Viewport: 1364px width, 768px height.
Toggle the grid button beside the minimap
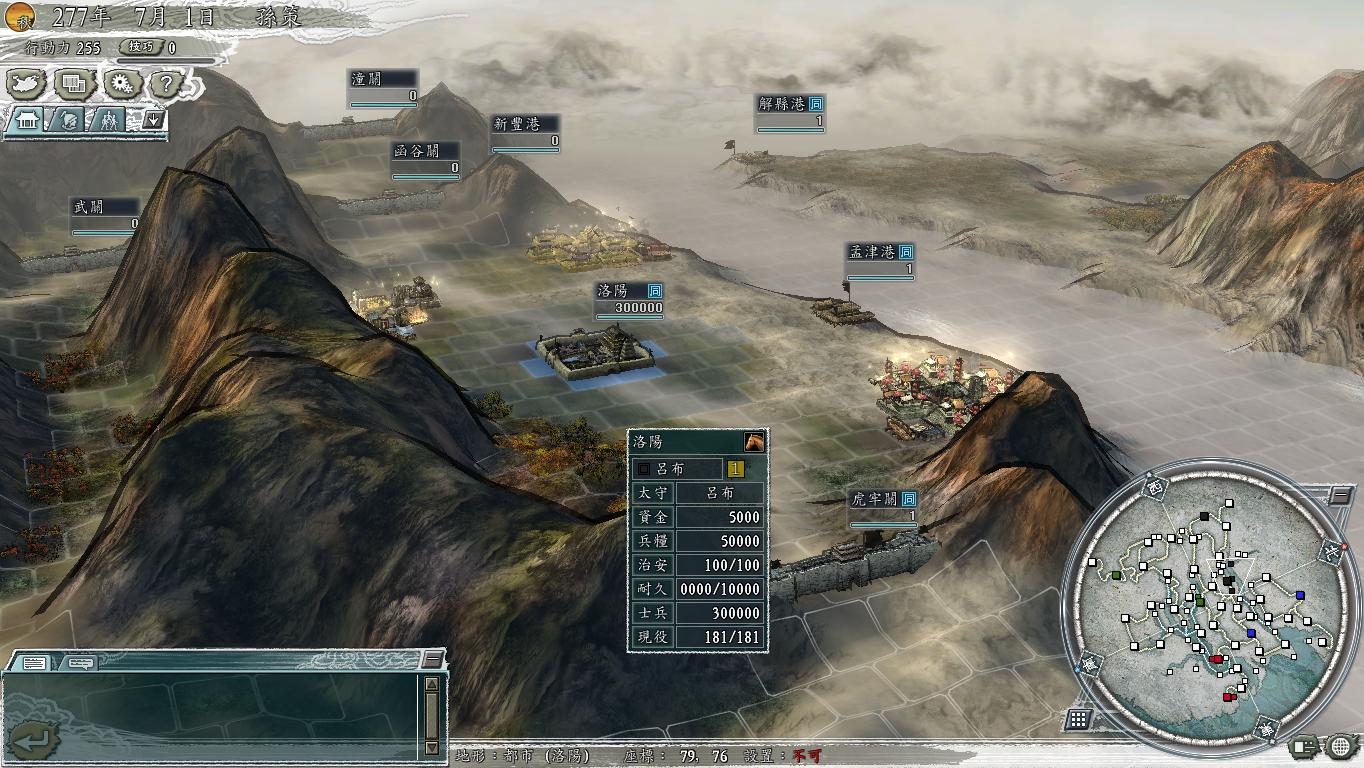click(x=1078, y=719)
